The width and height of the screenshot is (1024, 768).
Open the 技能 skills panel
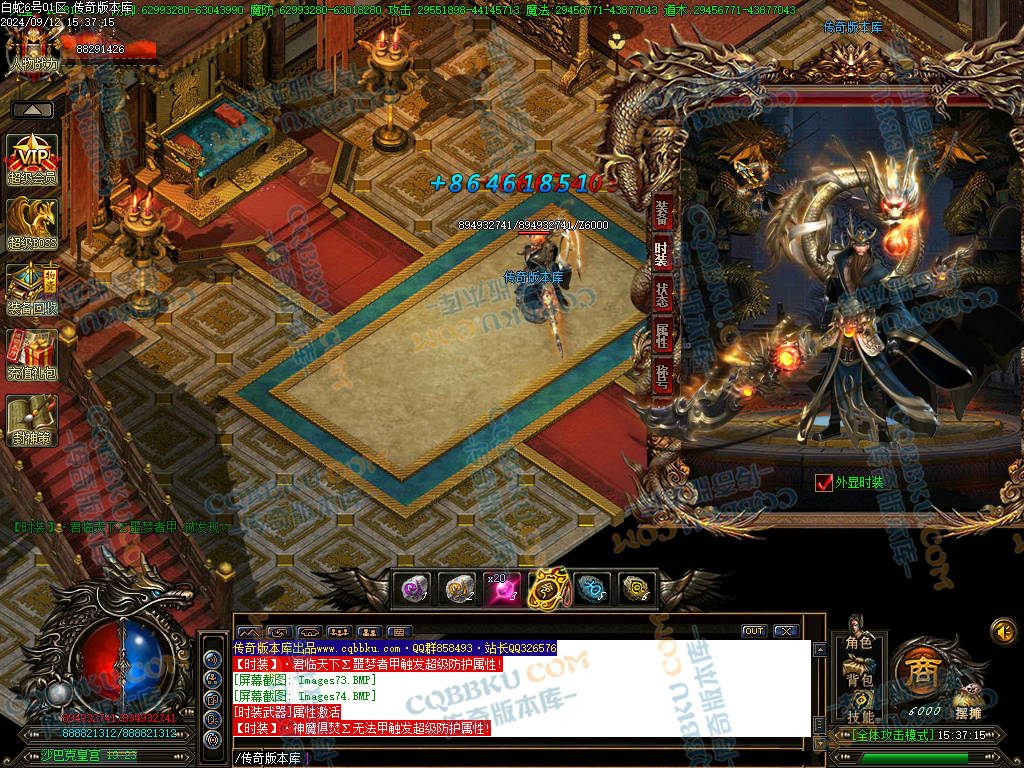(859, 716)
